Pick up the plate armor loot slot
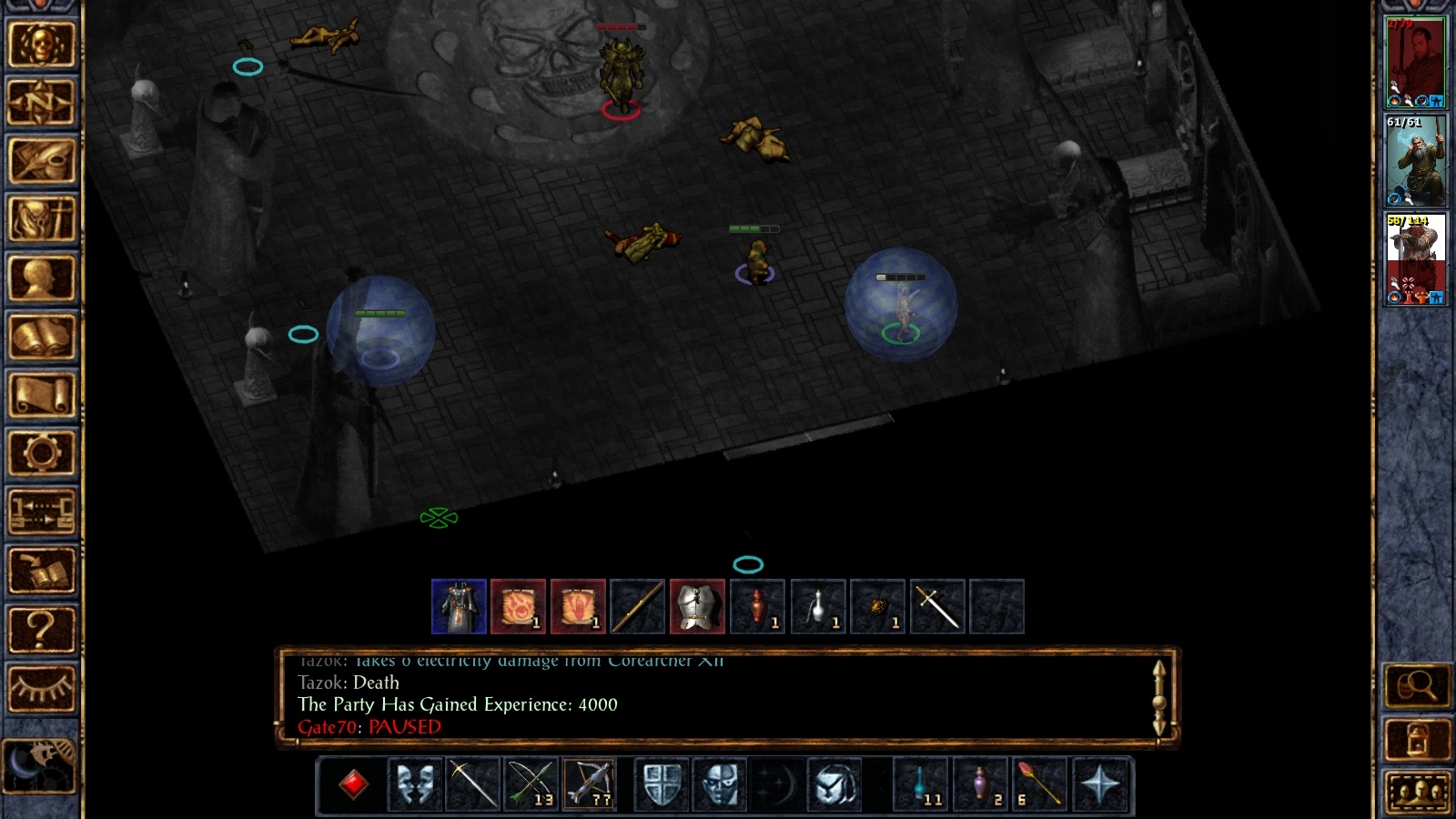Screen dimensions: 1456x819 [x=697, y=607]
